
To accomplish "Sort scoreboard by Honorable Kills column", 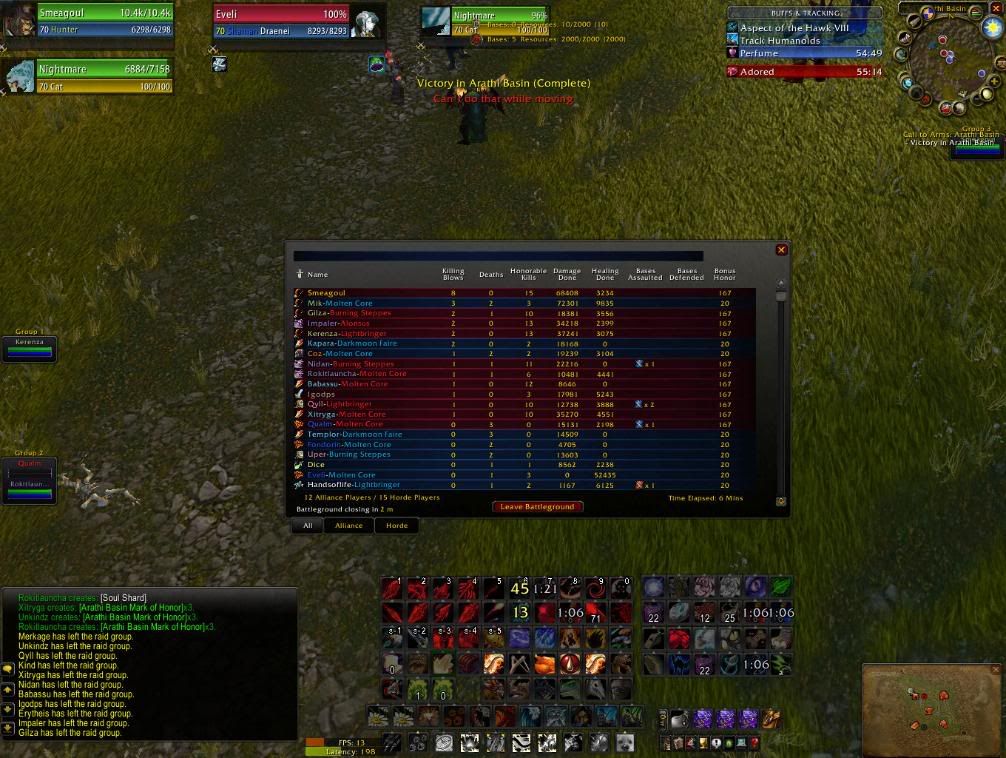I will pos(528,274).
